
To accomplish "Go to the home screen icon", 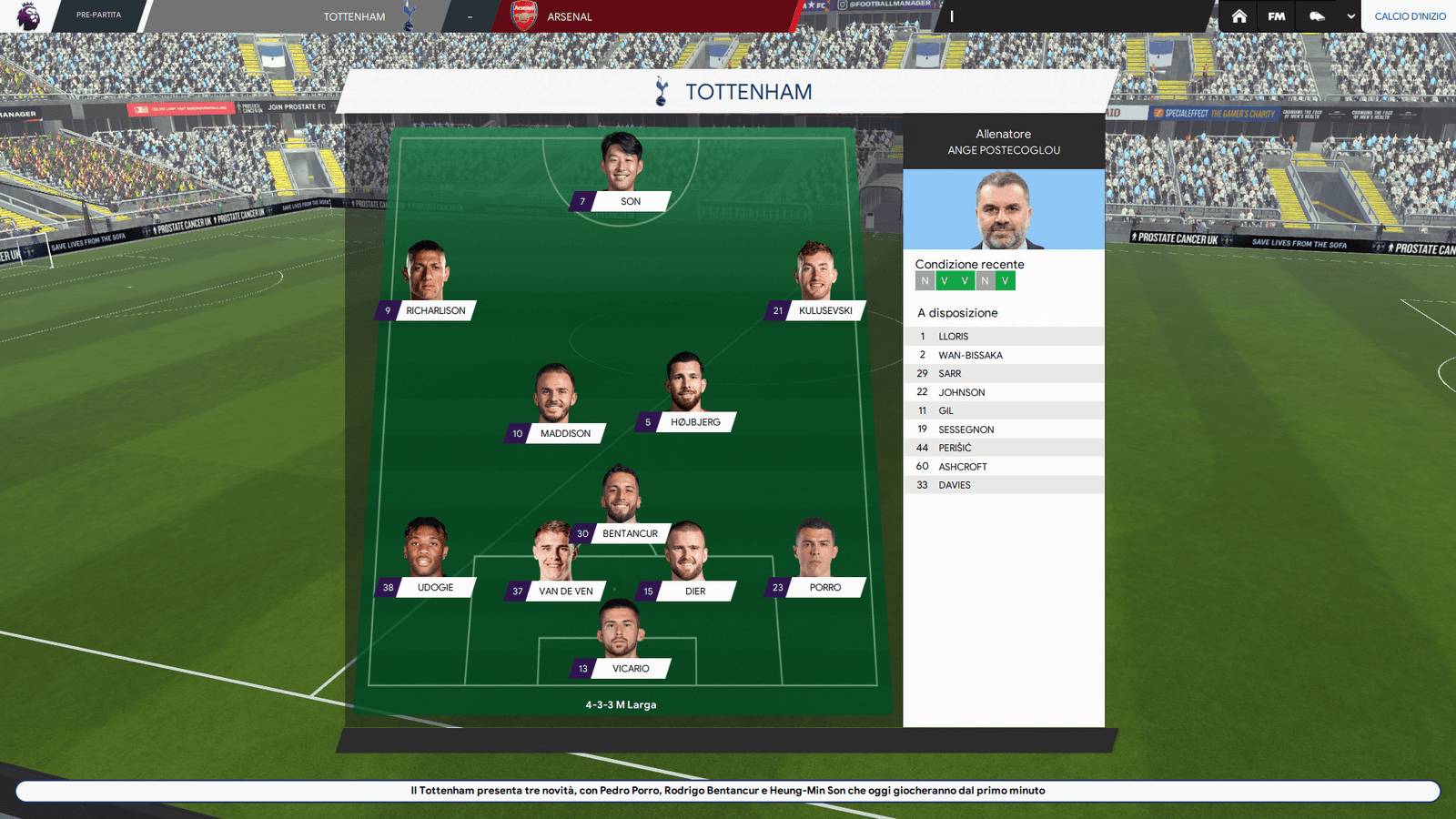I will (1239, 16).
